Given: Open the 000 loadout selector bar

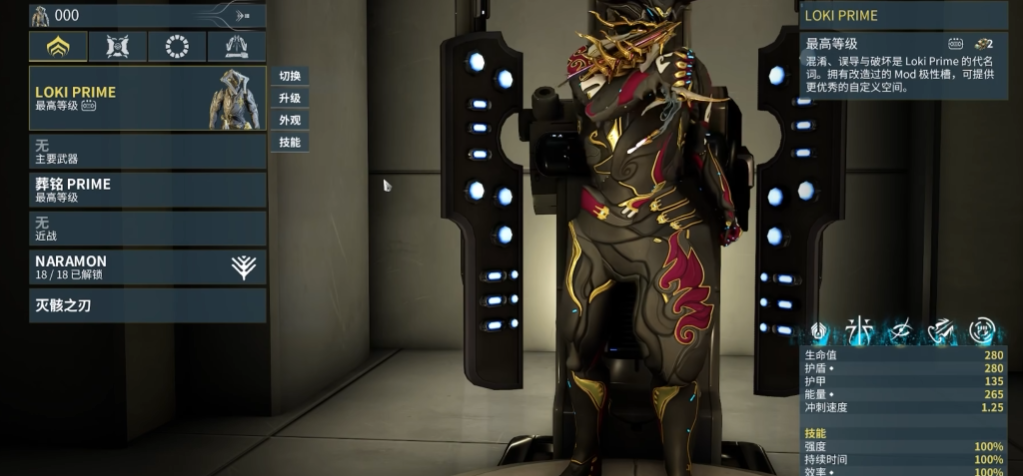Looking at the screenshot, I should tap(148, 15).
